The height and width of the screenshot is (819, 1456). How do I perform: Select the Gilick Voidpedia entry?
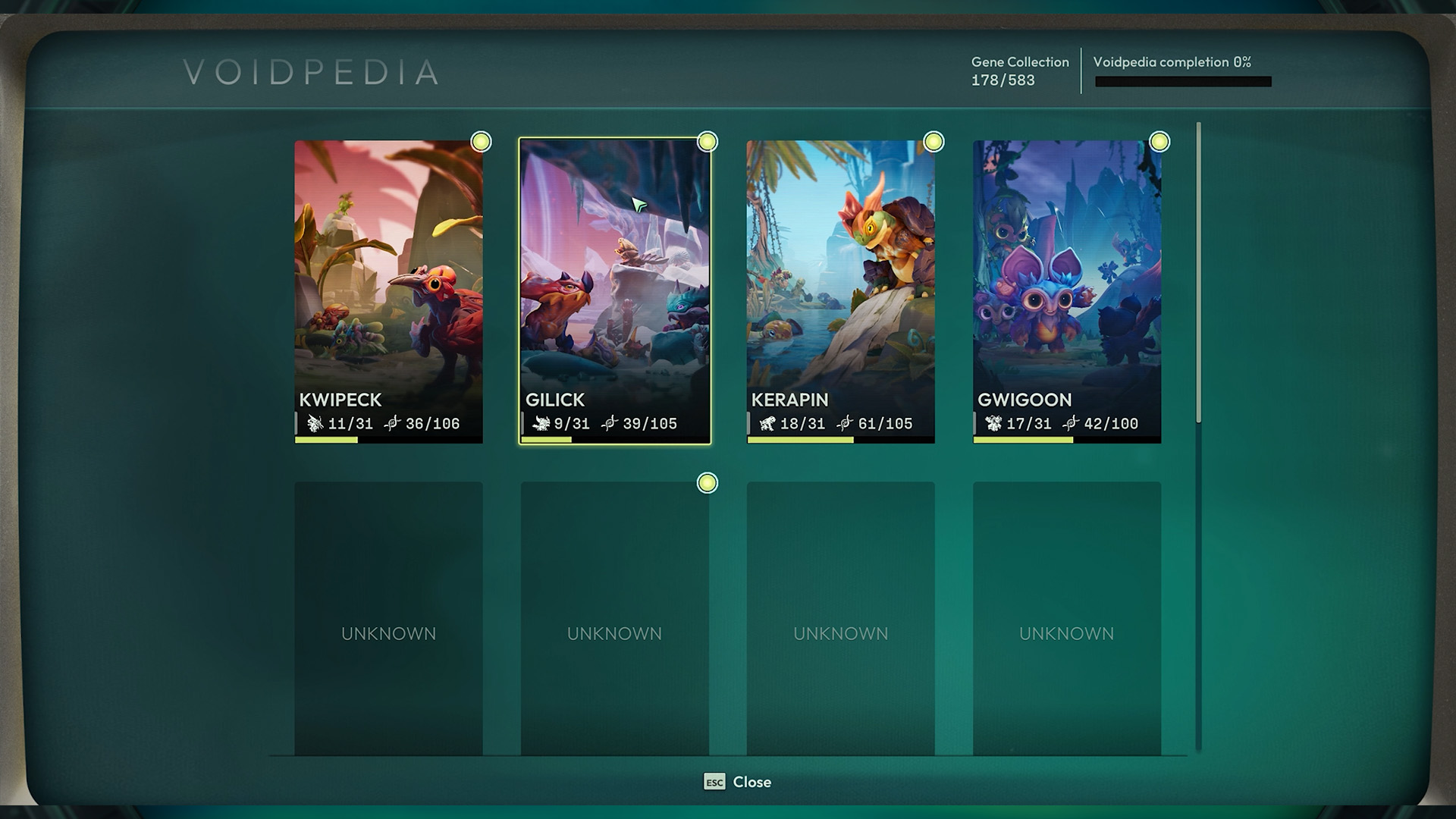(x=614, y=291)
